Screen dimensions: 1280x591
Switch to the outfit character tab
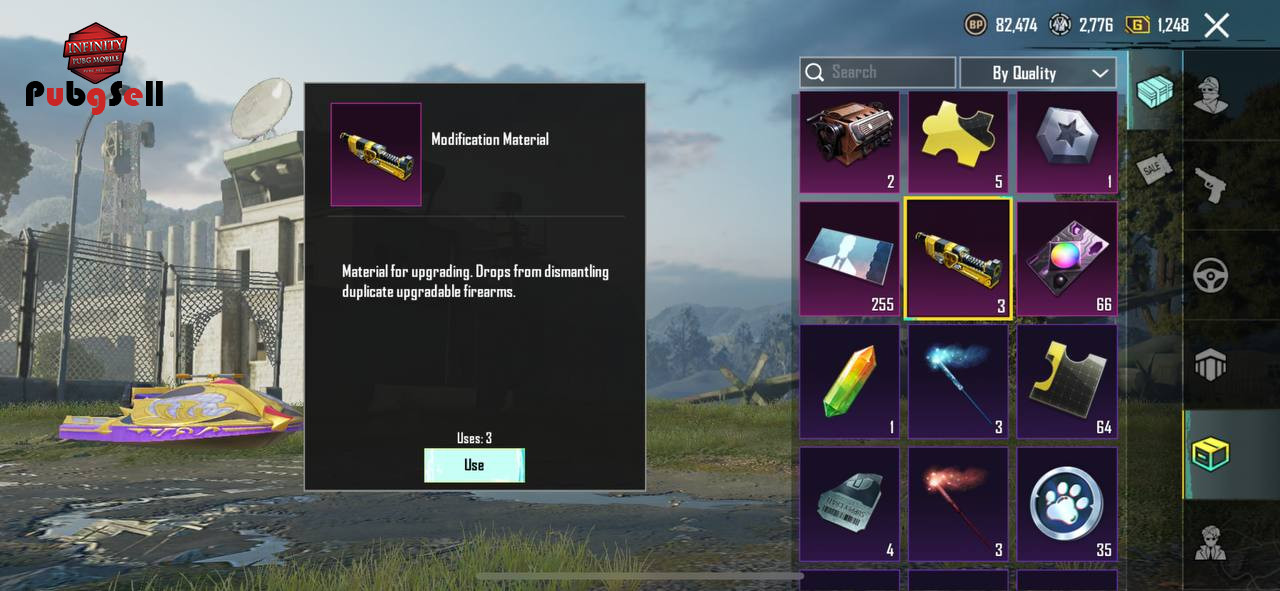(1211, 95)
